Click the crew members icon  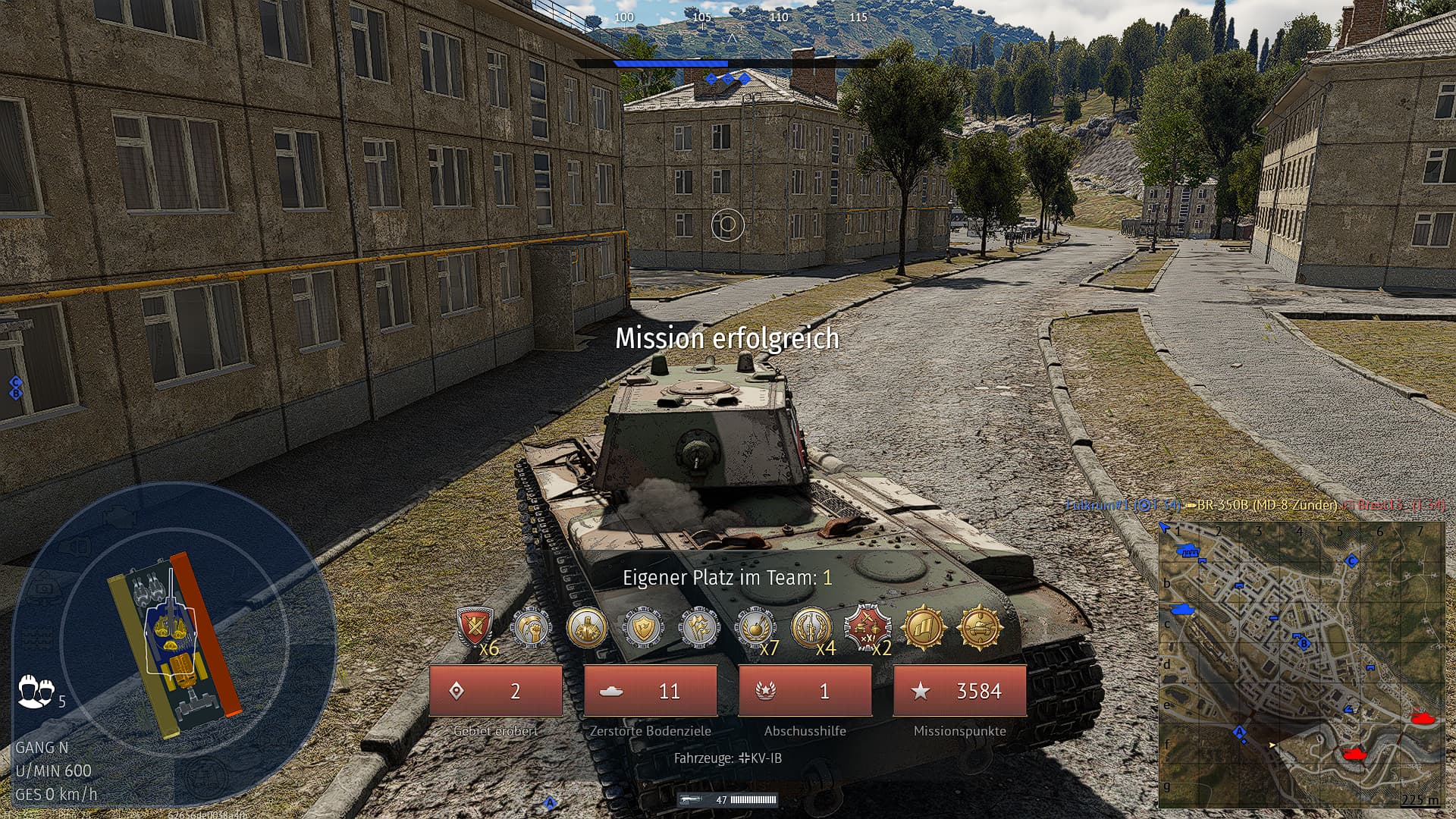coord(36,690)
